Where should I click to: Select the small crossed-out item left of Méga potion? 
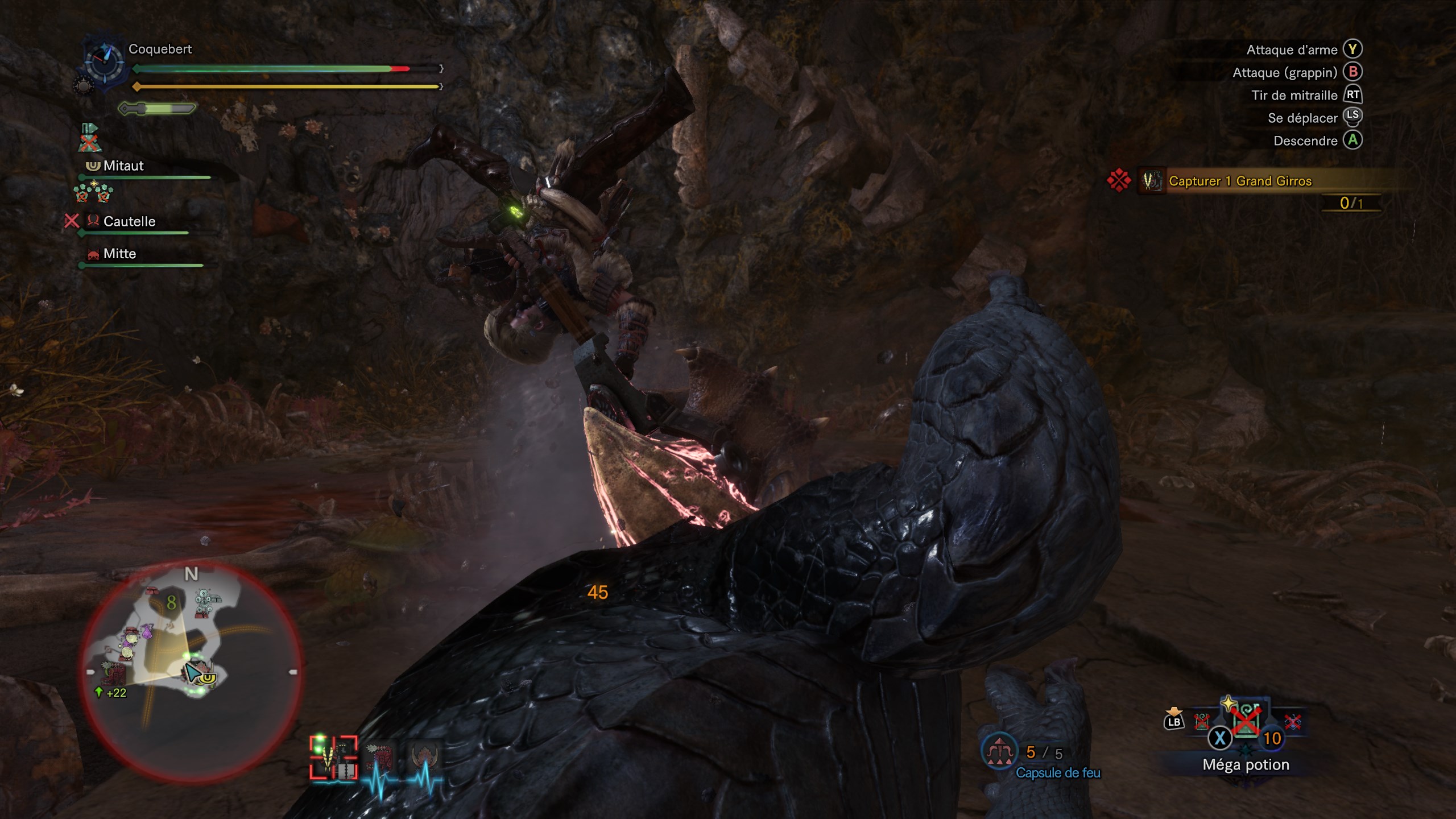pyautogui.click(x=1201, y=722)
